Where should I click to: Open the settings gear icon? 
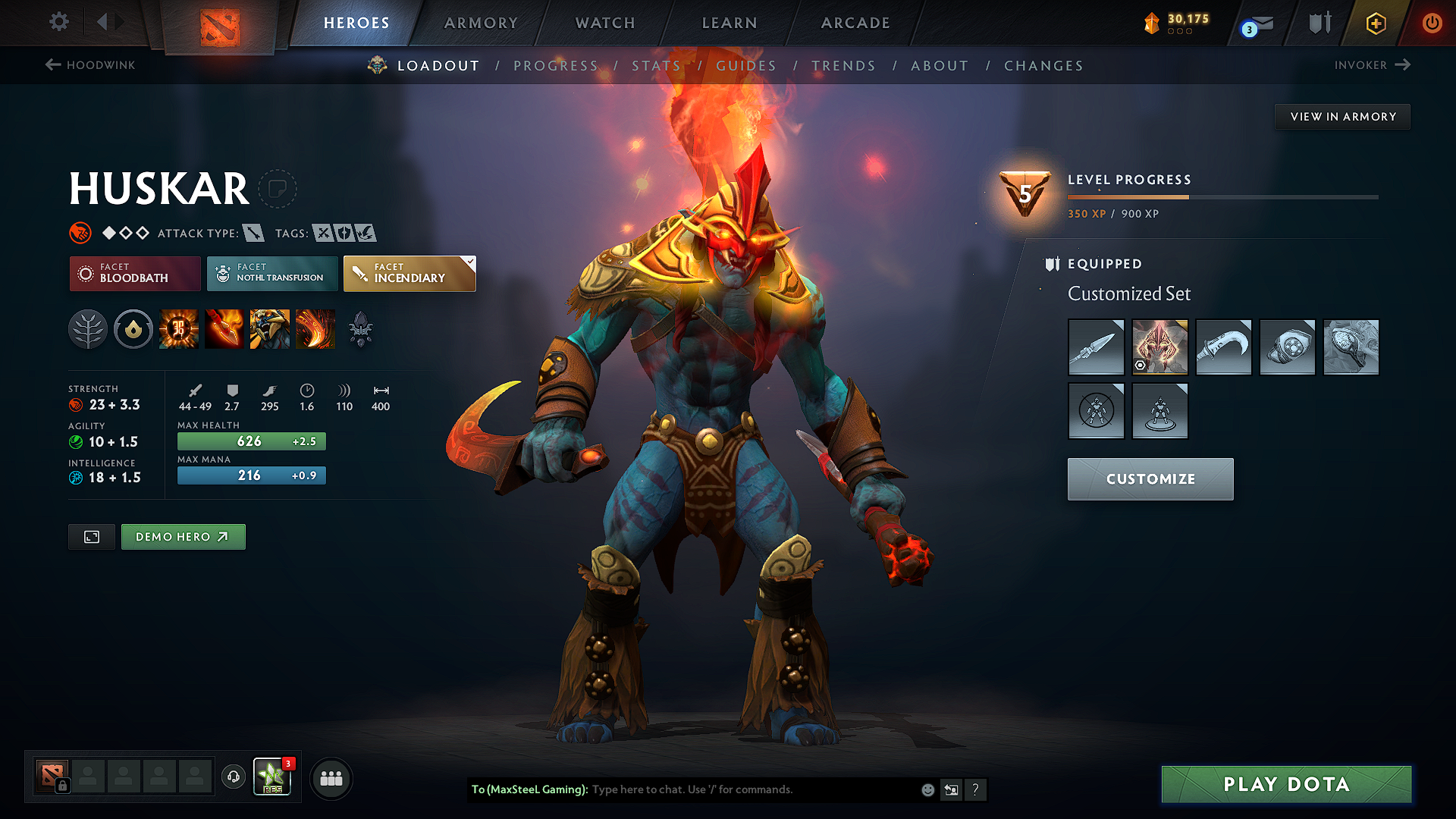tap(58, 22)
